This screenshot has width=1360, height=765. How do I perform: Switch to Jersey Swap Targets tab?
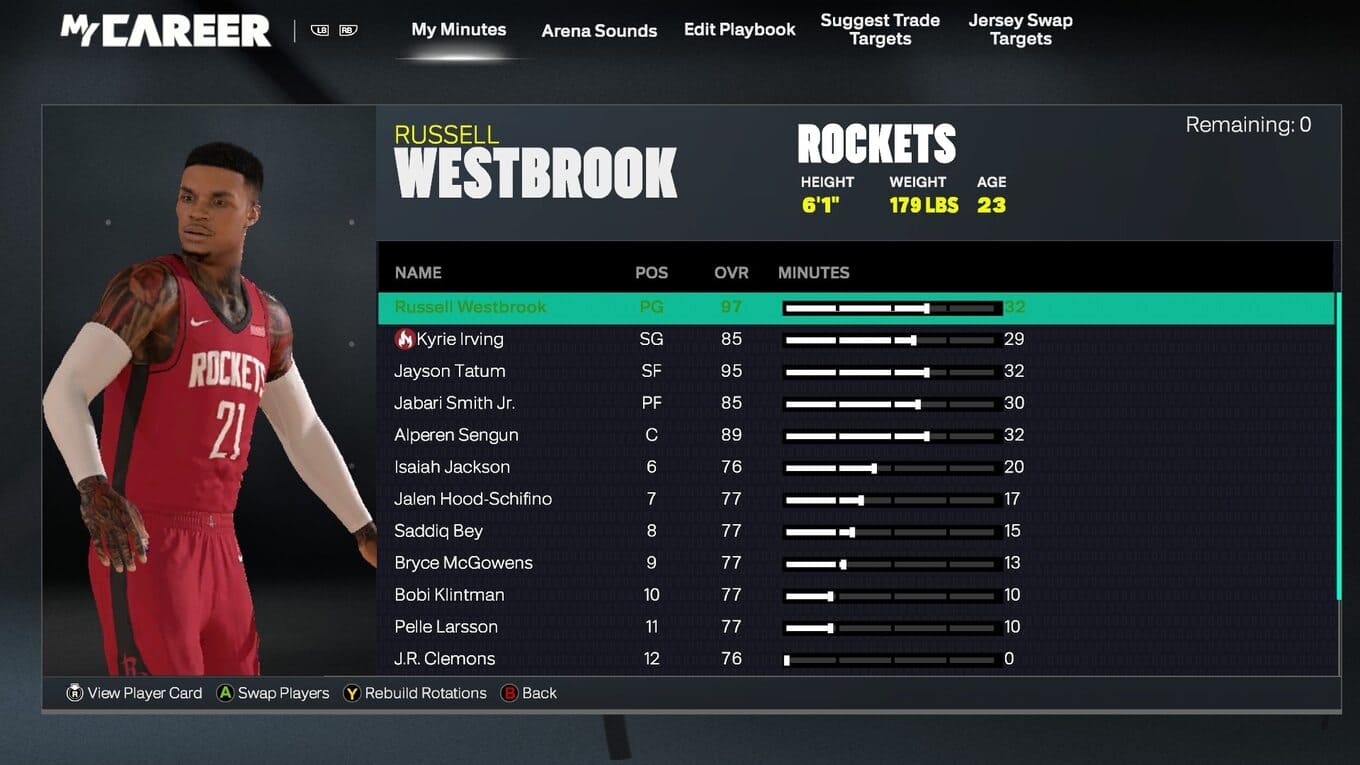point(1020,30)
